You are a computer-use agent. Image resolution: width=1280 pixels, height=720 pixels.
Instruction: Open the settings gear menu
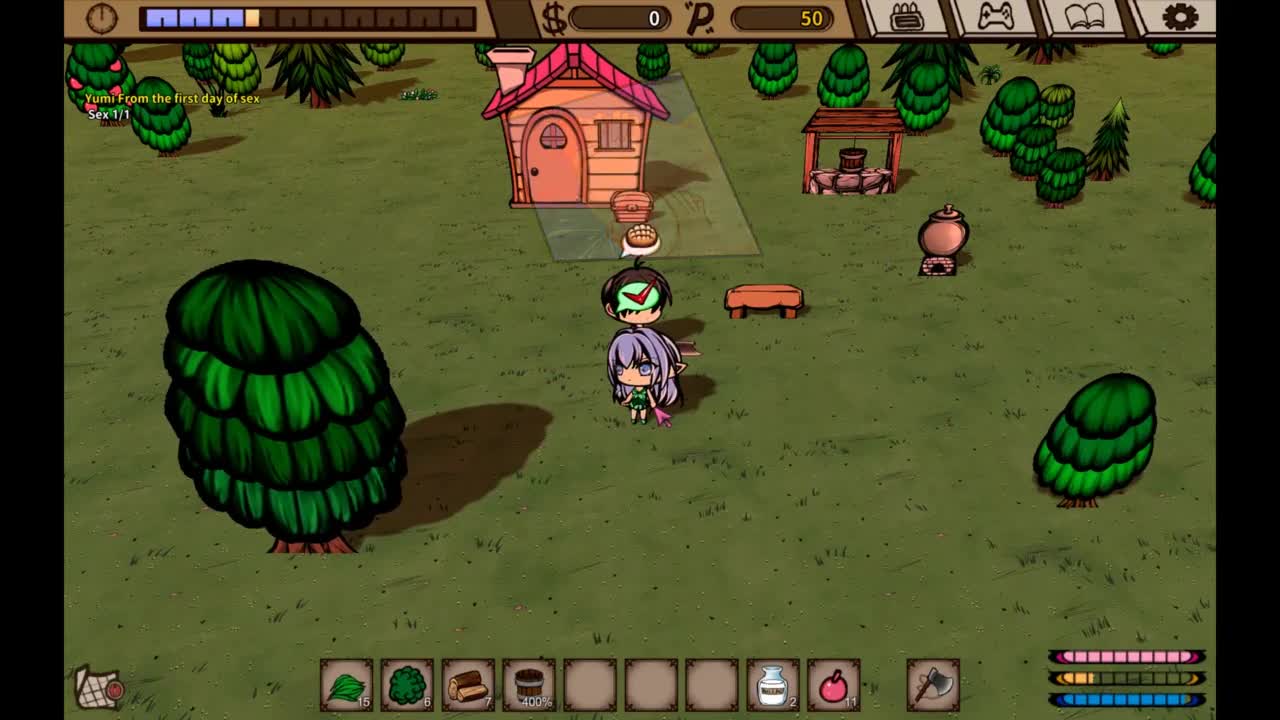1180,17
